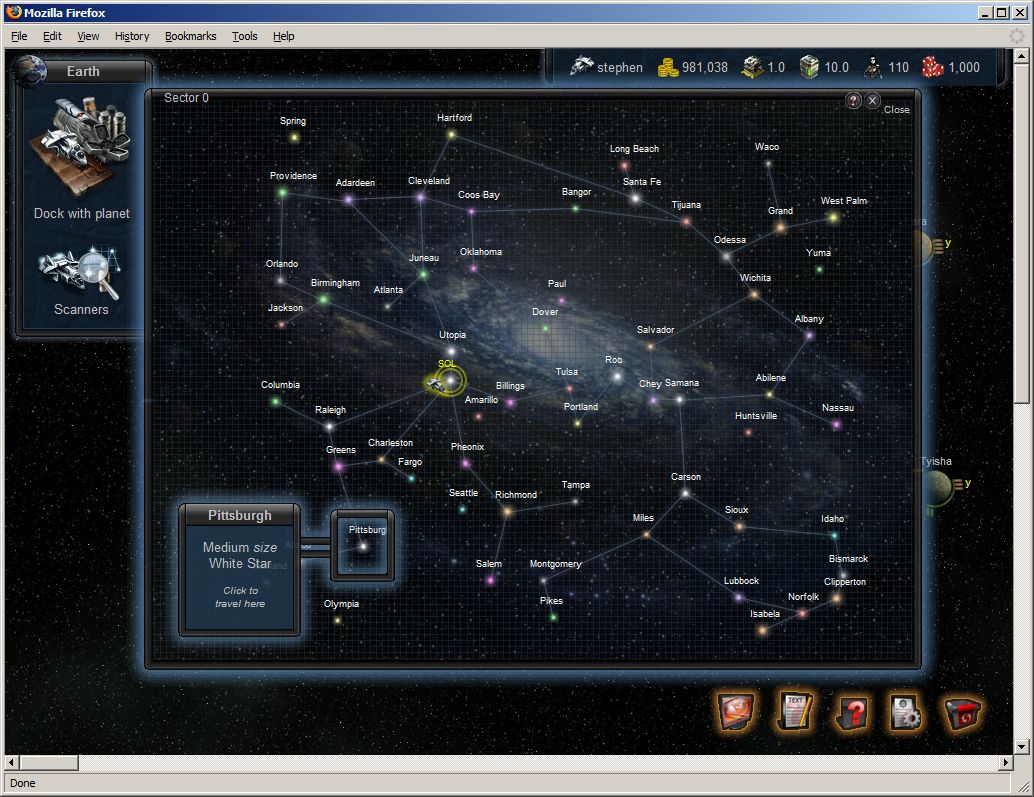The image size is (1034, 797).
Task: Choose the Clipperton star system
Action: coord(836,598)
